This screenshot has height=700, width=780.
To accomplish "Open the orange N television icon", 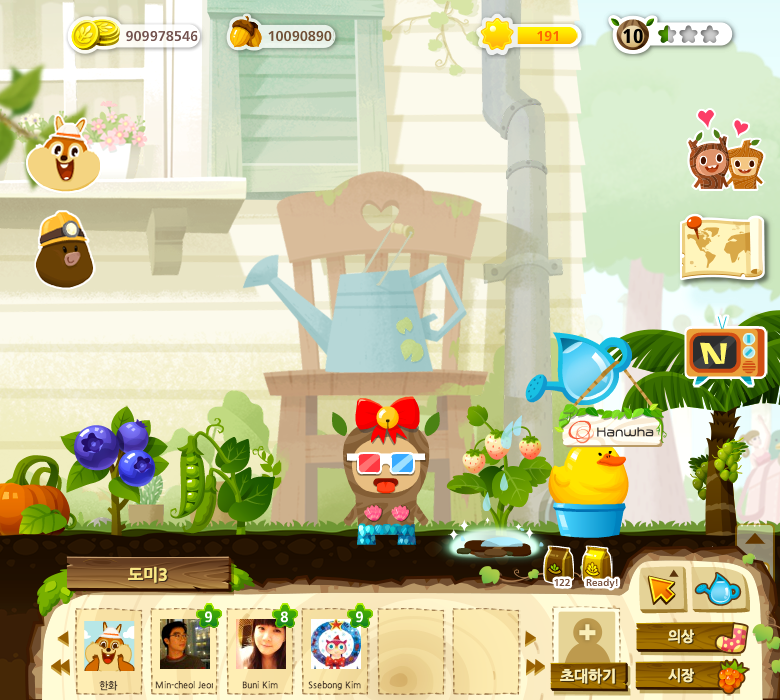I will pos(725,354).
